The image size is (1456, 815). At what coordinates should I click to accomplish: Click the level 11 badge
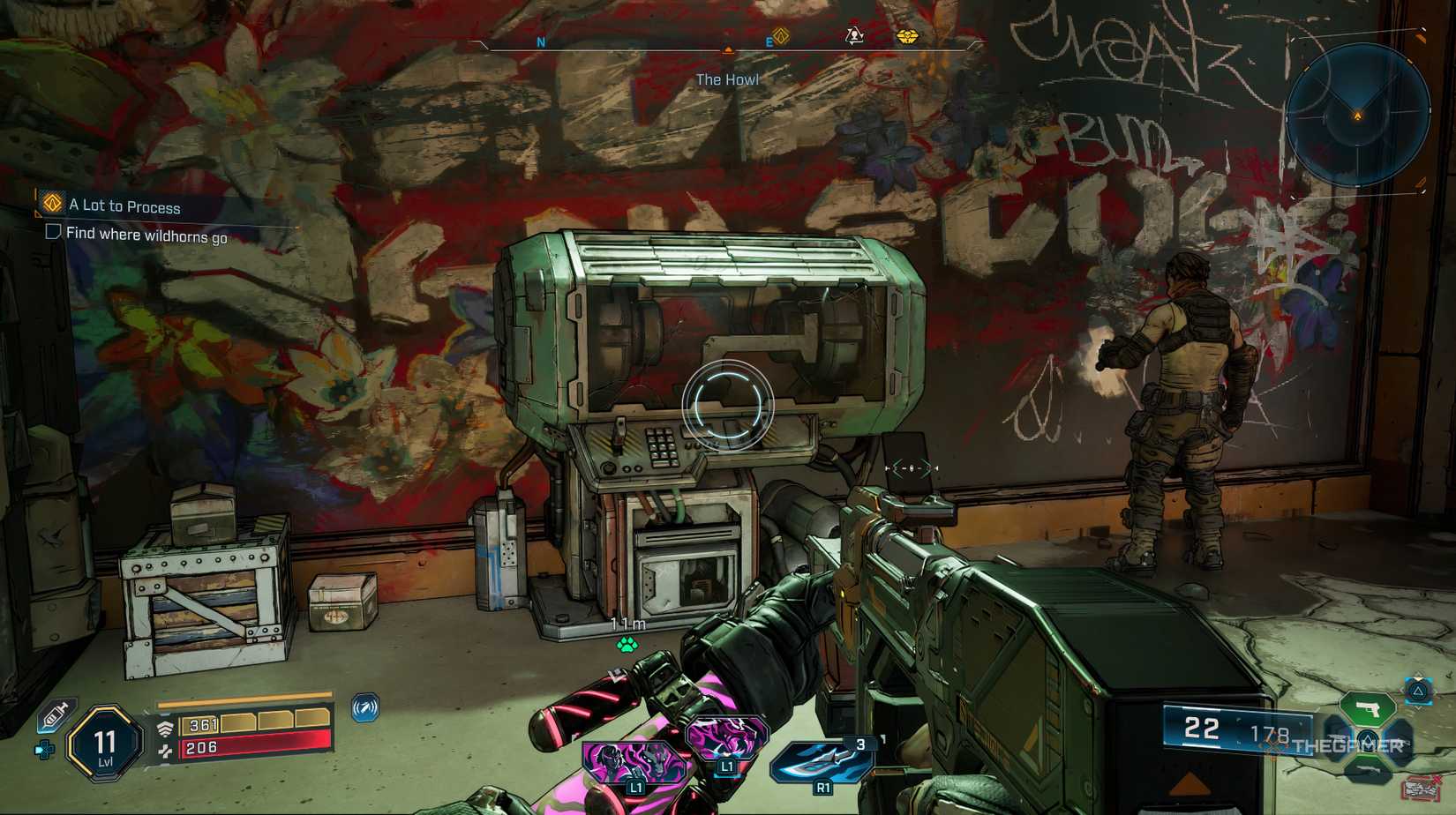pos(103,744)
